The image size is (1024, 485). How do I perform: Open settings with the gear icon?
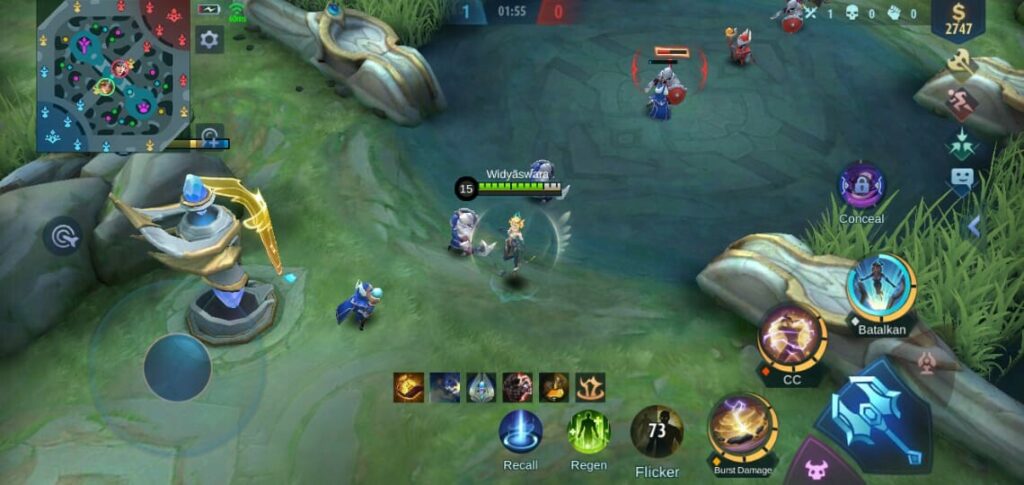click(x=209, y=40)
